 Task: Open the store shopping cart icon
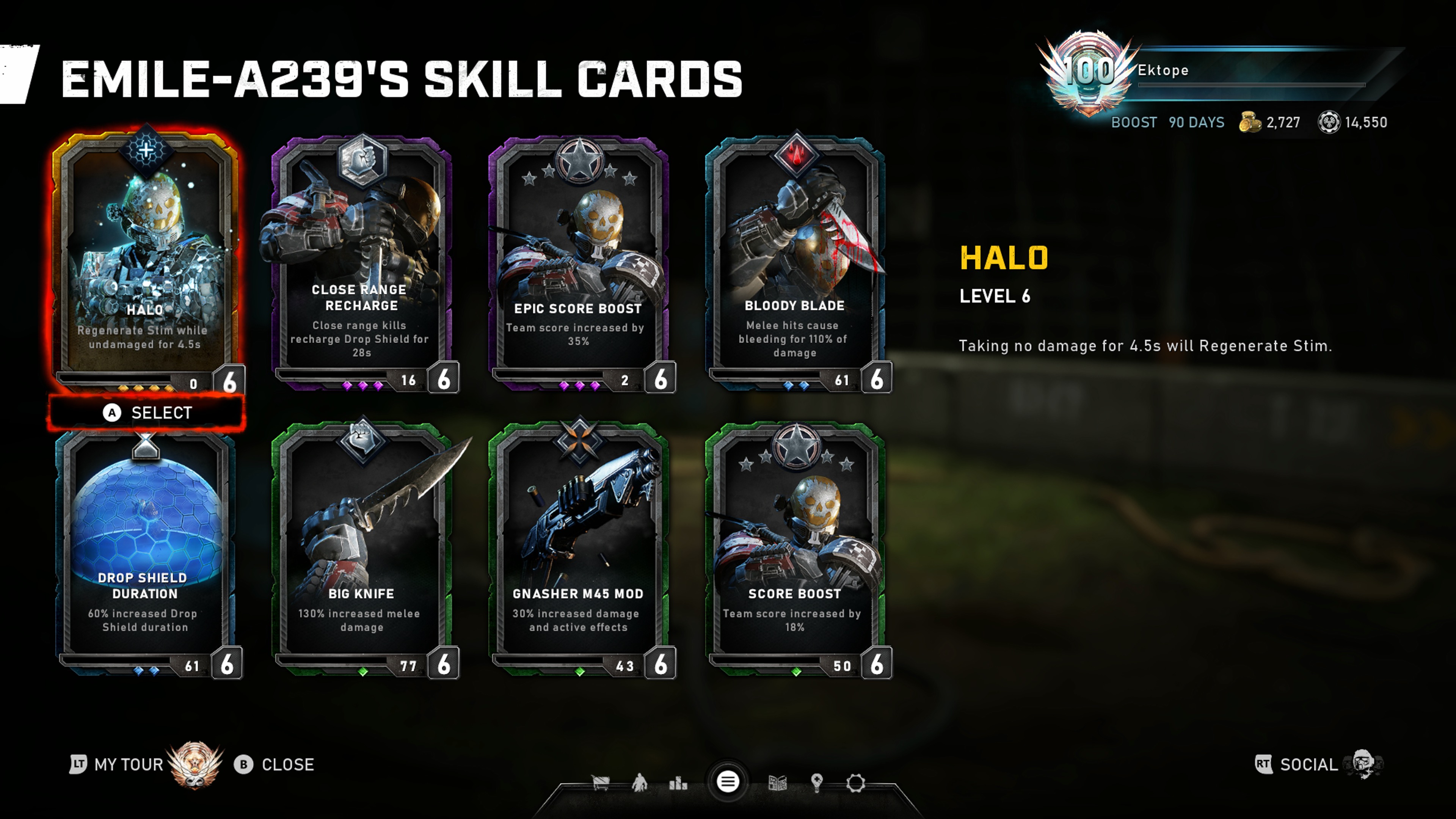click(600, 783)
